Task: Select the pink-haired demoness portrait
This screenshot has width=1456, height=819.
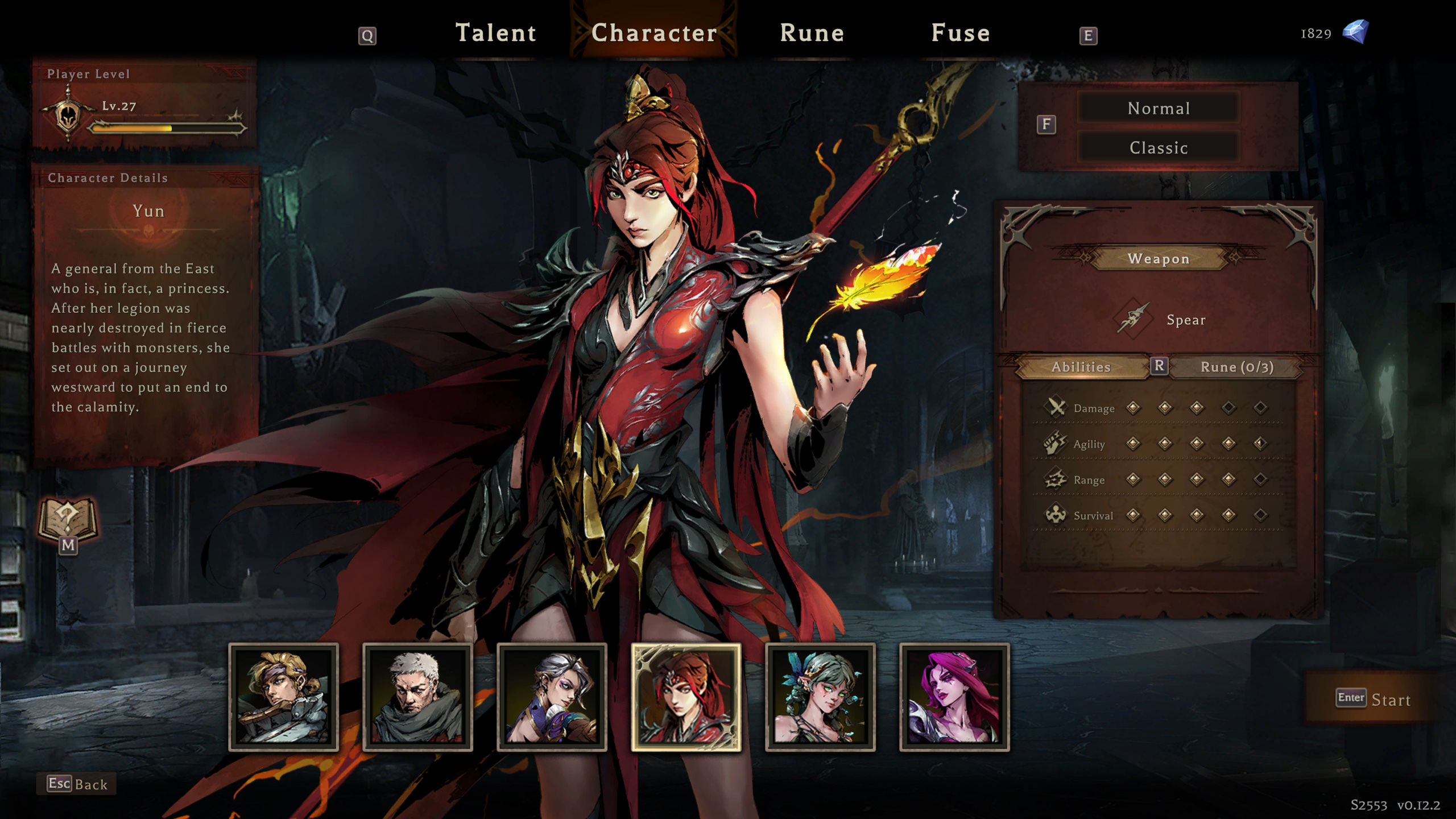Action: (x=954, y=697)
